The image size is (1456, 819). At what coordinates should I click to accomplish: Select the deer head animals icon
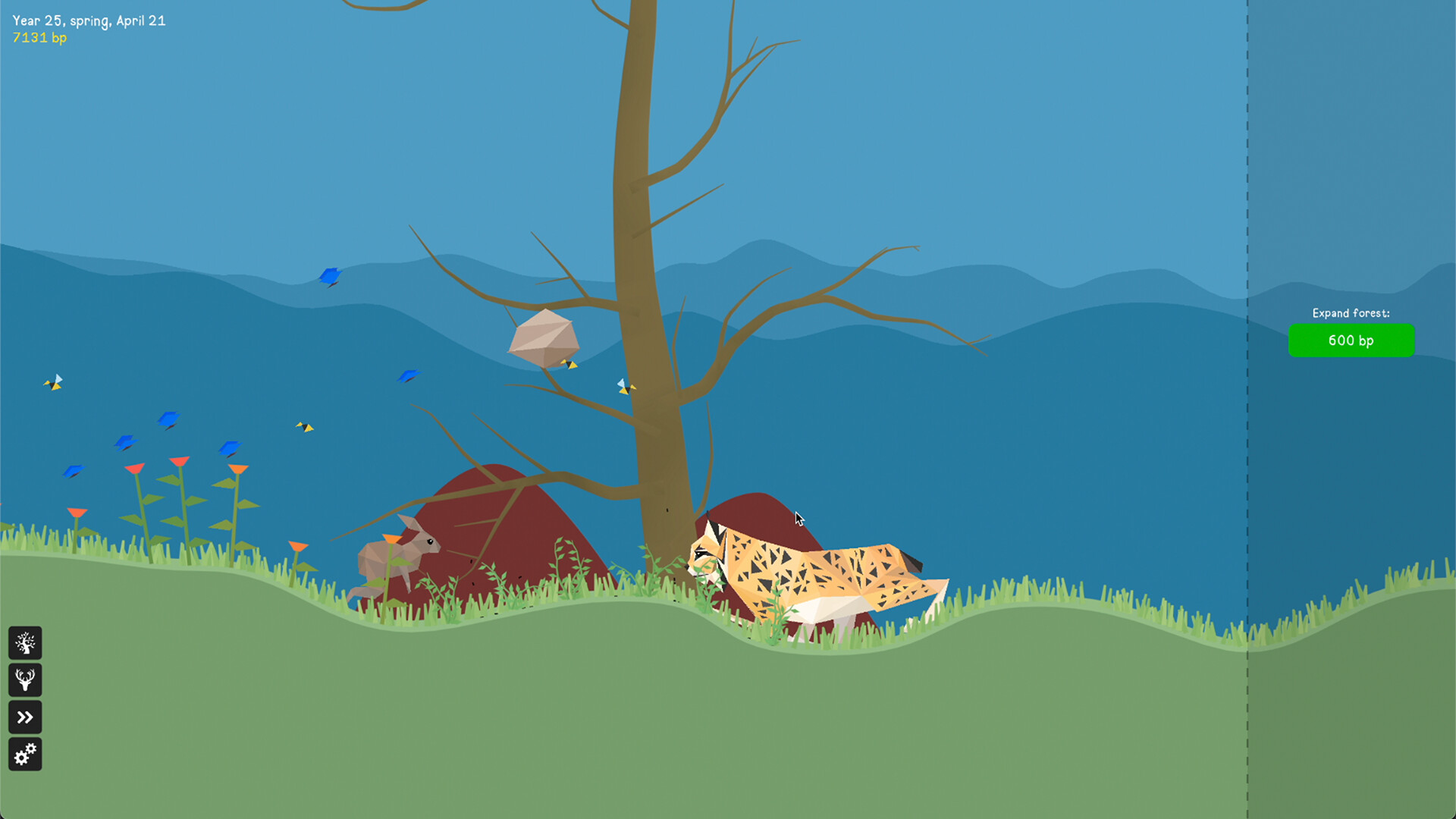[25, 680]
